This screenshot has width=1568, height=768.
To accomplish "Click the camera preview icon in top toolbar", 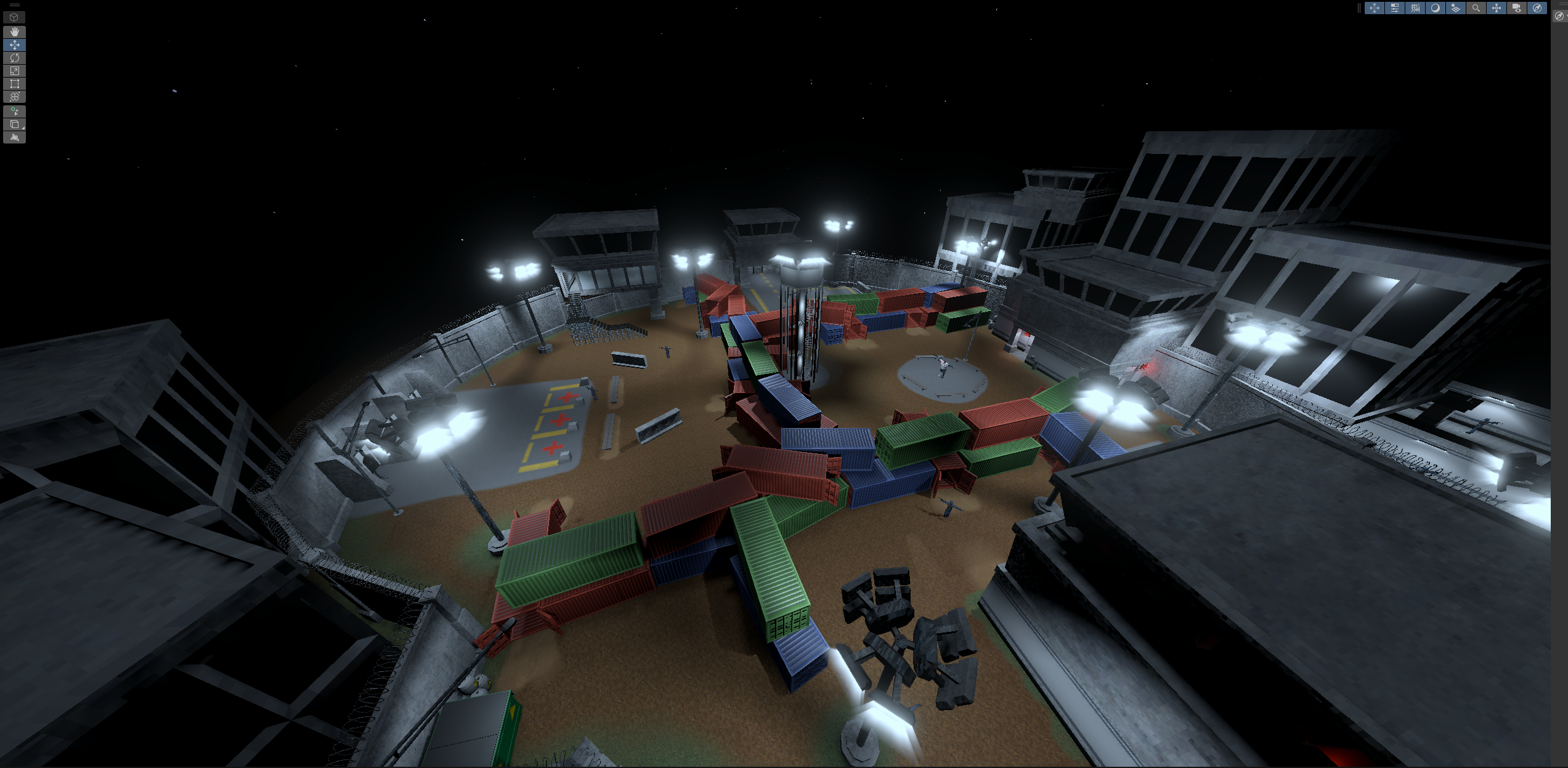I will click(1517, 8).
